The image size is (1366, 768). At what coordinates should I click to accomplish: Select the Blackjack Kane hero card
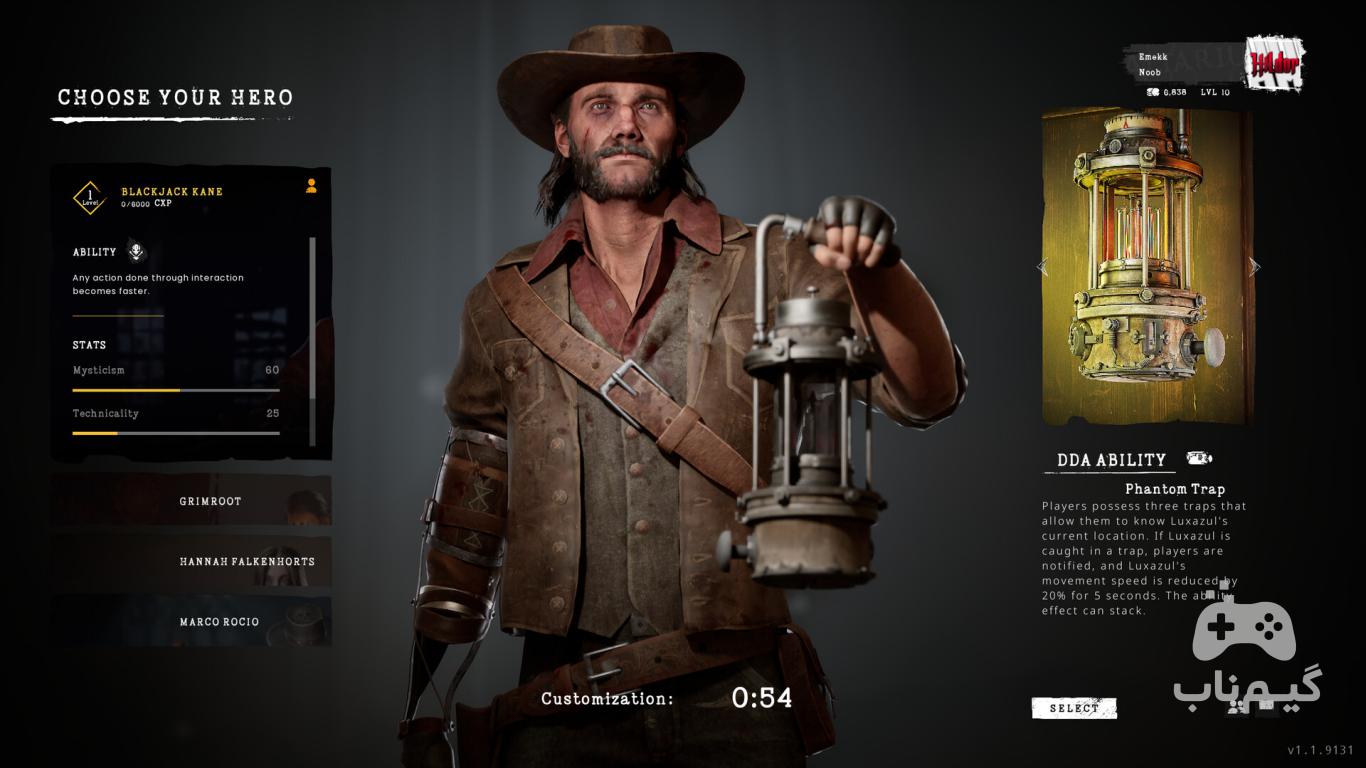pos(172,192)
